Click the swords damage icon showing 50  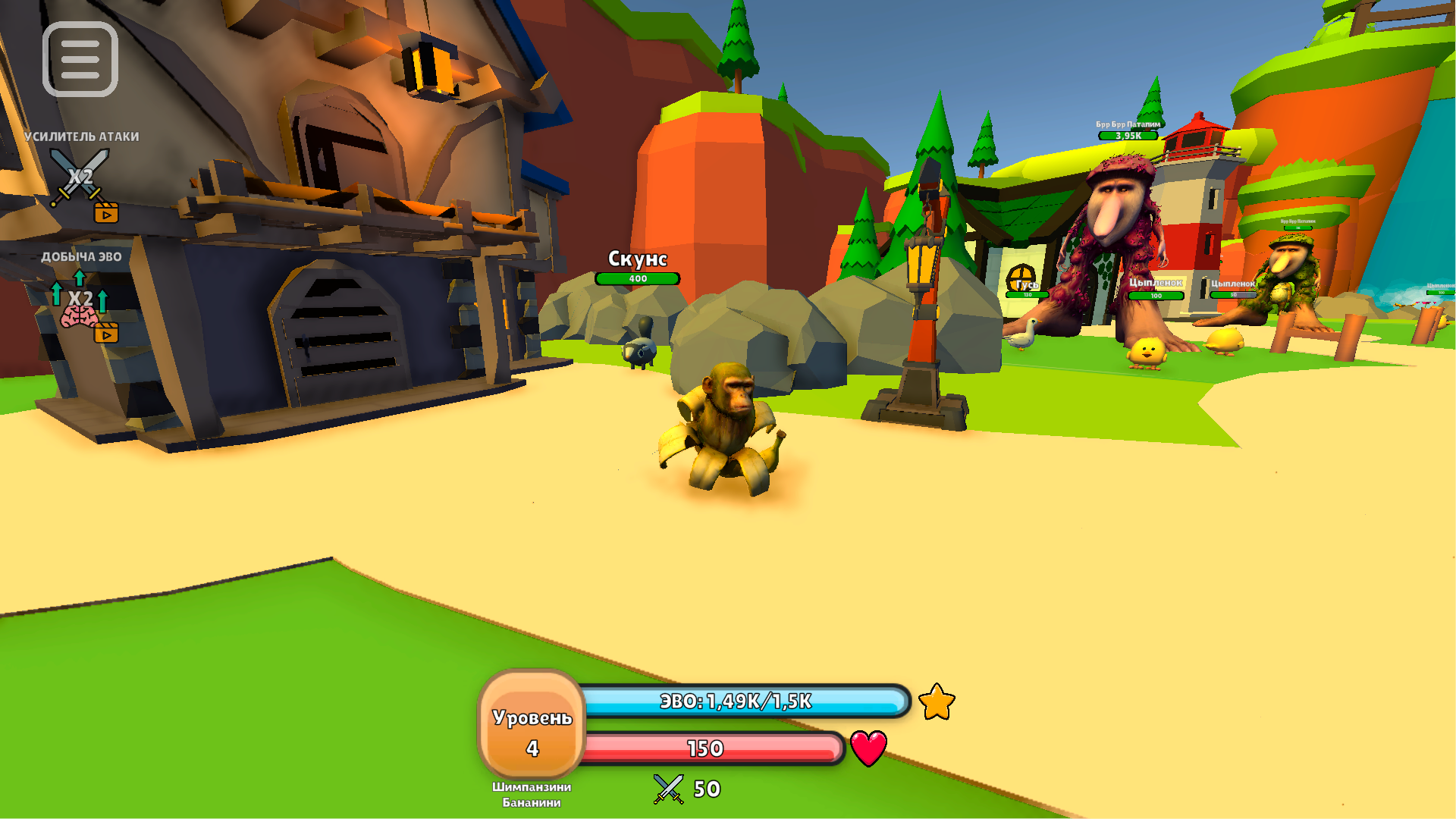(x=667, y=789)
